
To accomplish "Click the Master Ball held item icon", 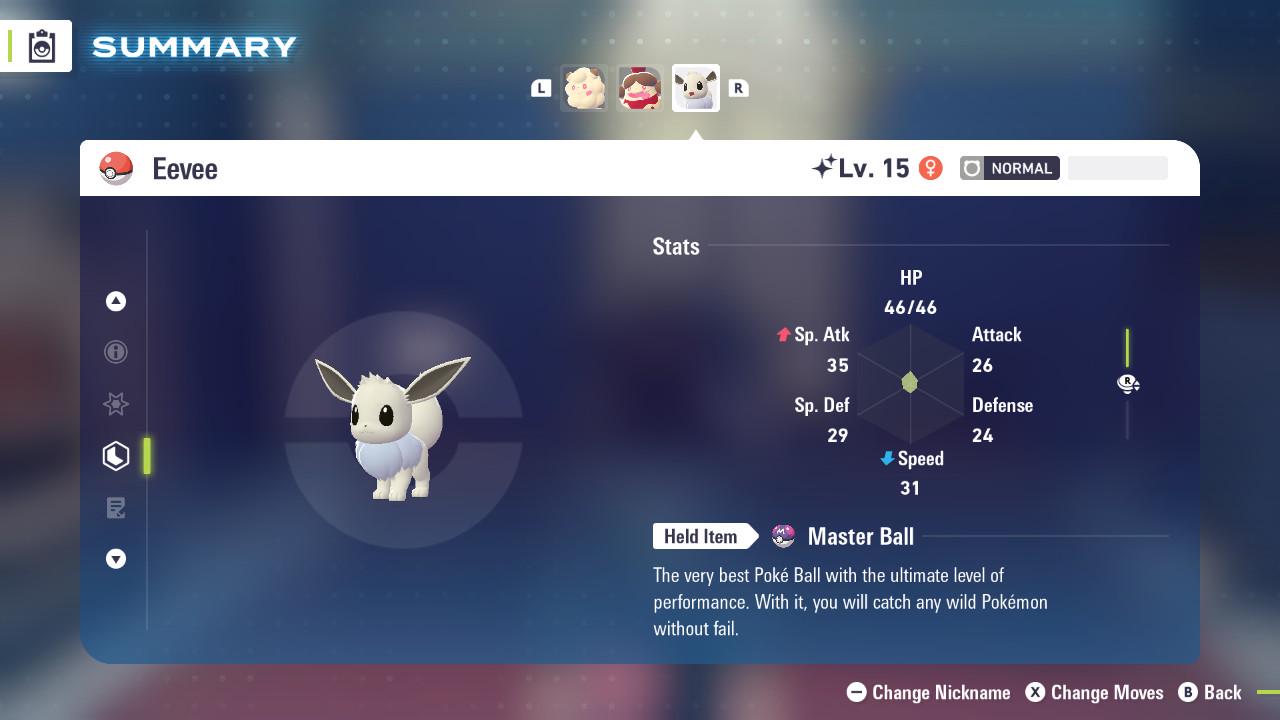I will point(784,537).
